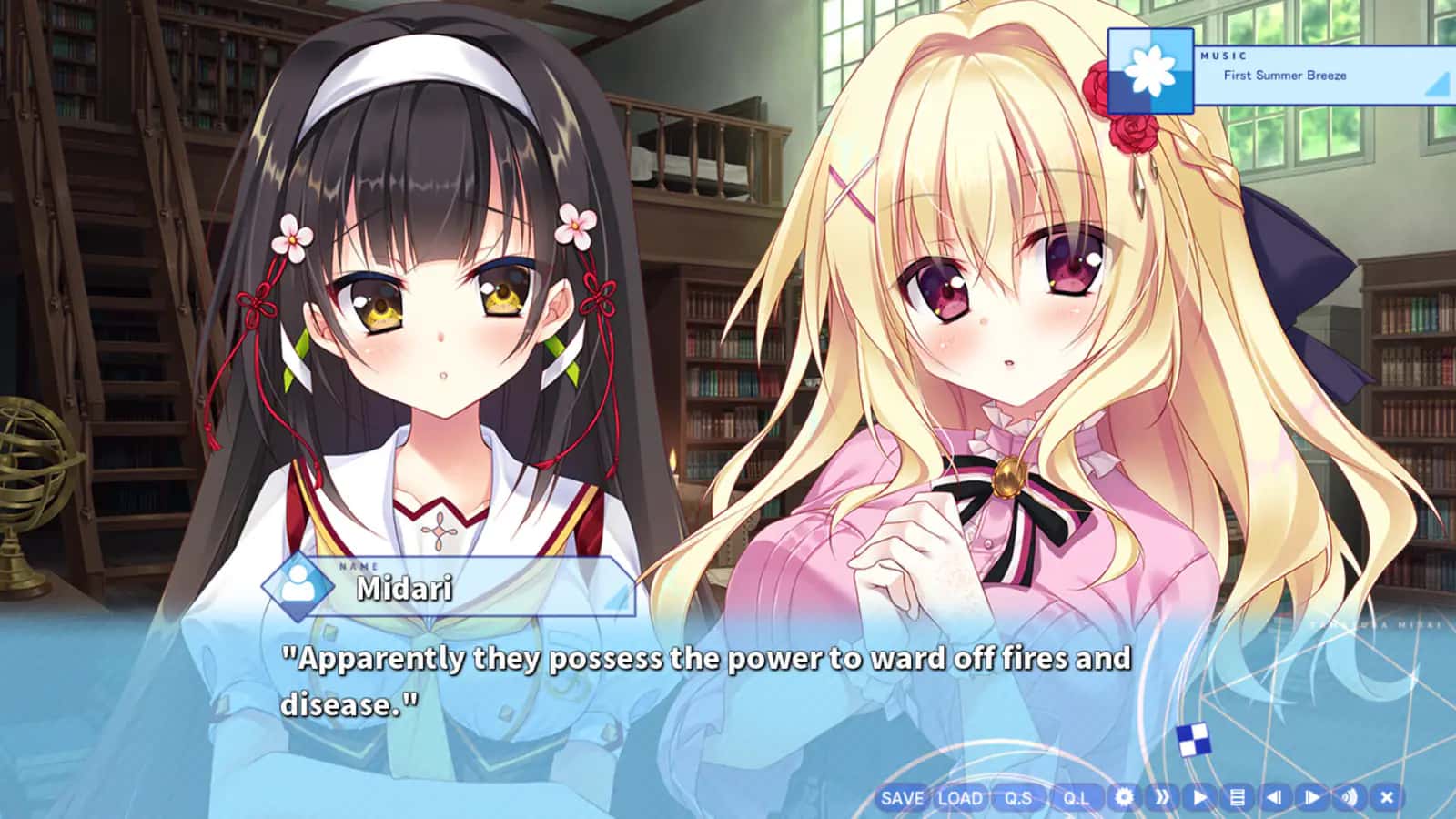This screenshot has height=819, width=1456.
Task: Open the SAVE menu
Action: click(902, 798)
